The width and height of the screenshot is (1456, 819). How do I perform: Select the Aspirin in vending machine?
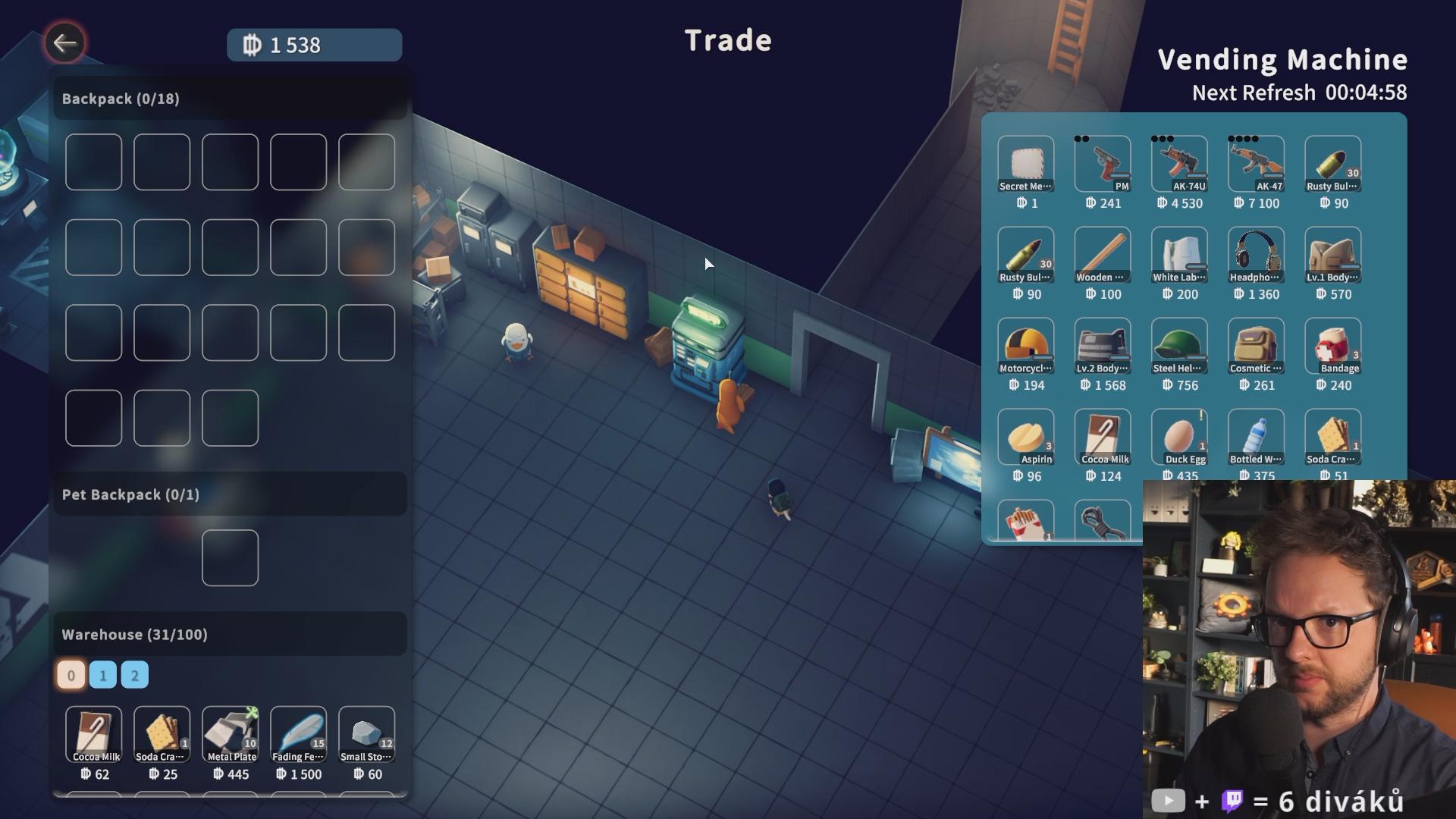click(1025, 437)
